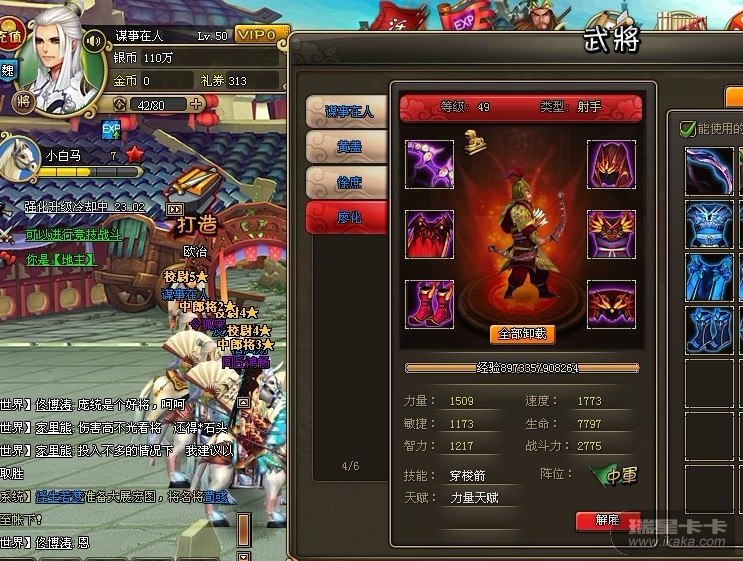Viewport: 743px width, 561px height.
Task: Select the 廖化 general tab
Action: 347,217
